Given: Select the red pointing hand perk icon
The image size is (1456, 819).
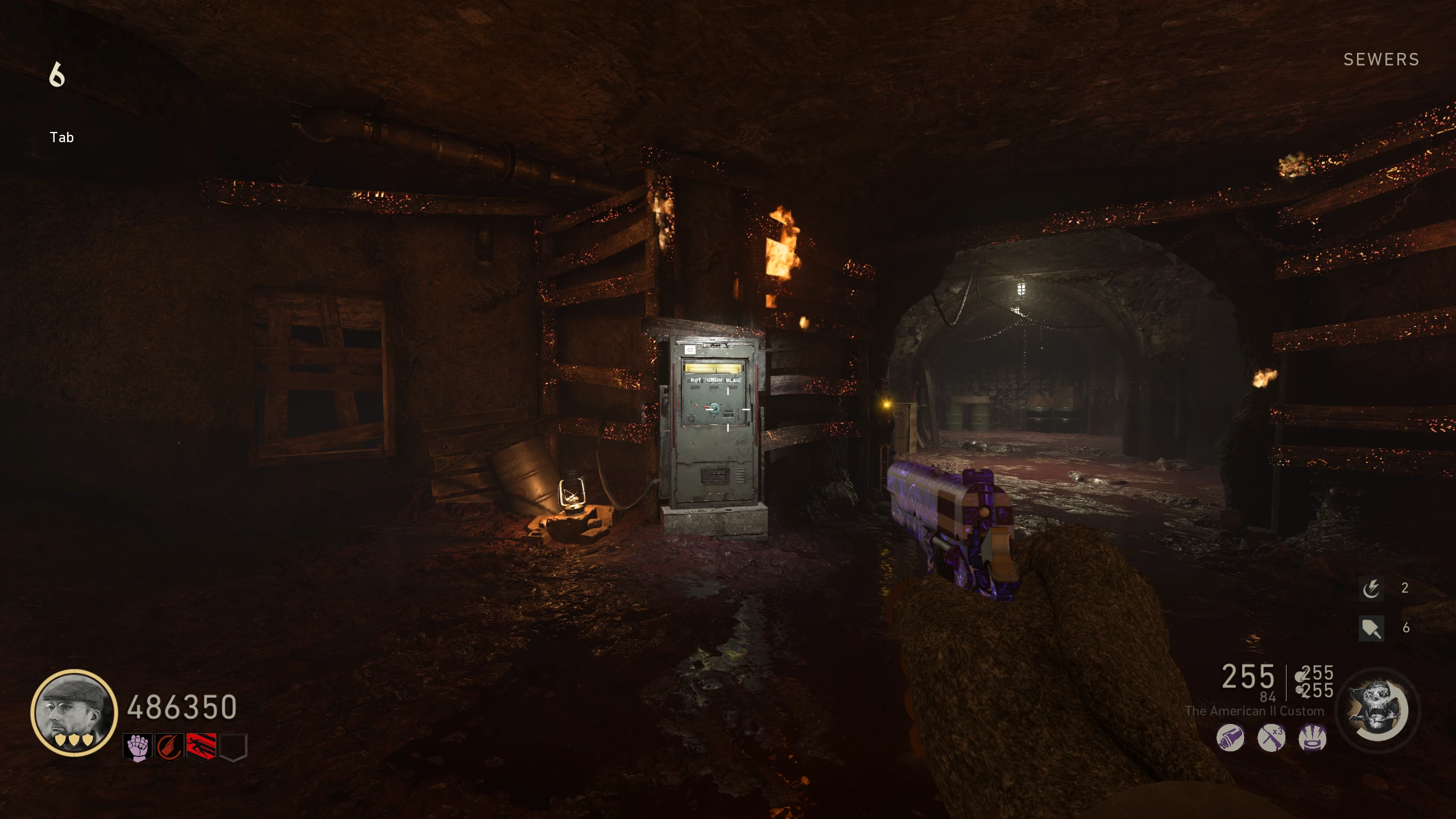Looking at the screenshot, I should tap(169, 747).
